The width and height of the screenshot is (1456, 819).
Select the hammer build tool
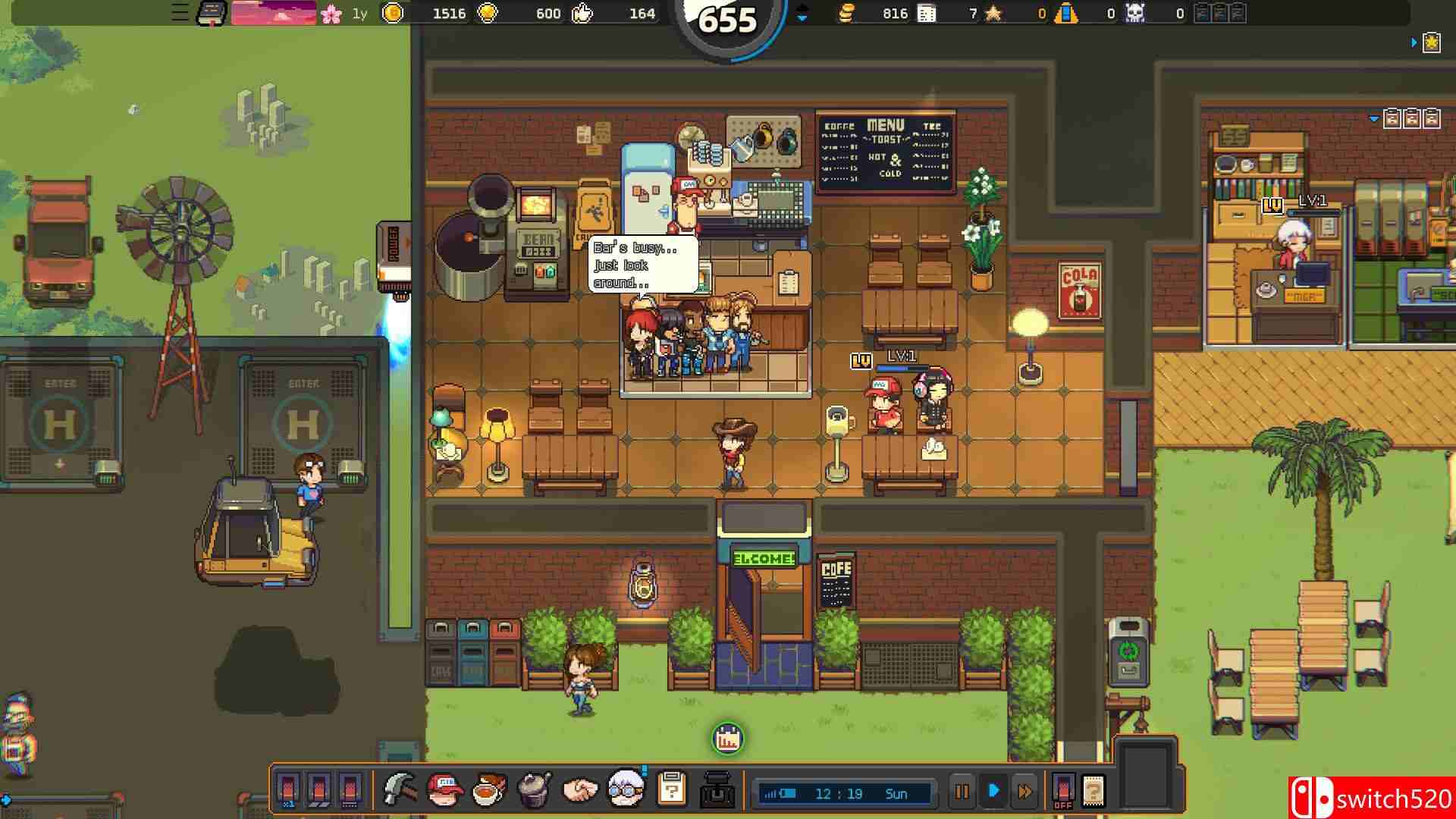coord(400,790)
